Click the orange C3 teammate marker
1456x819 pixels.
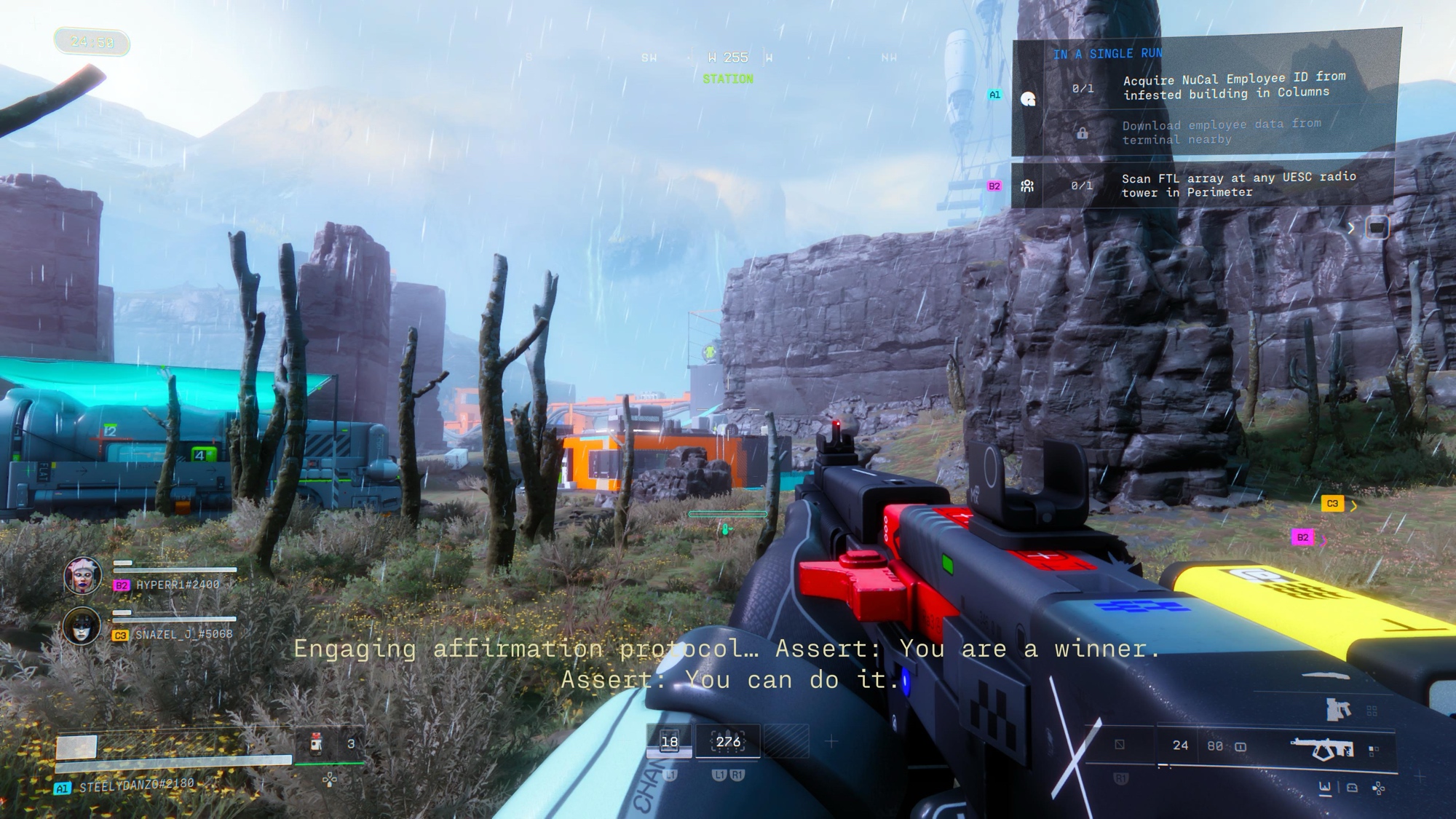tap(1332, 503)
